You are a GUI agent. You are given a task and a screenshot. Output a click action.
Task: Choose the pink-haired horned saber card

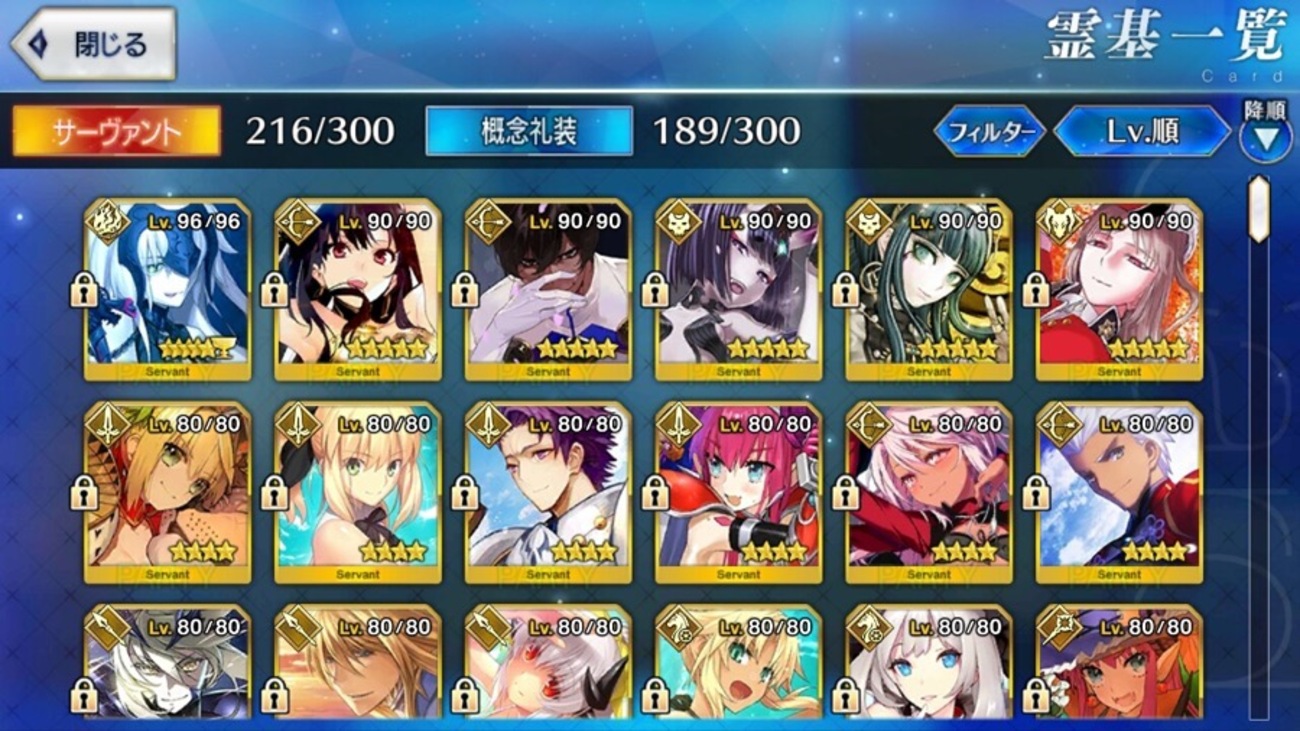pyautogui.click(x=738, y=492)
